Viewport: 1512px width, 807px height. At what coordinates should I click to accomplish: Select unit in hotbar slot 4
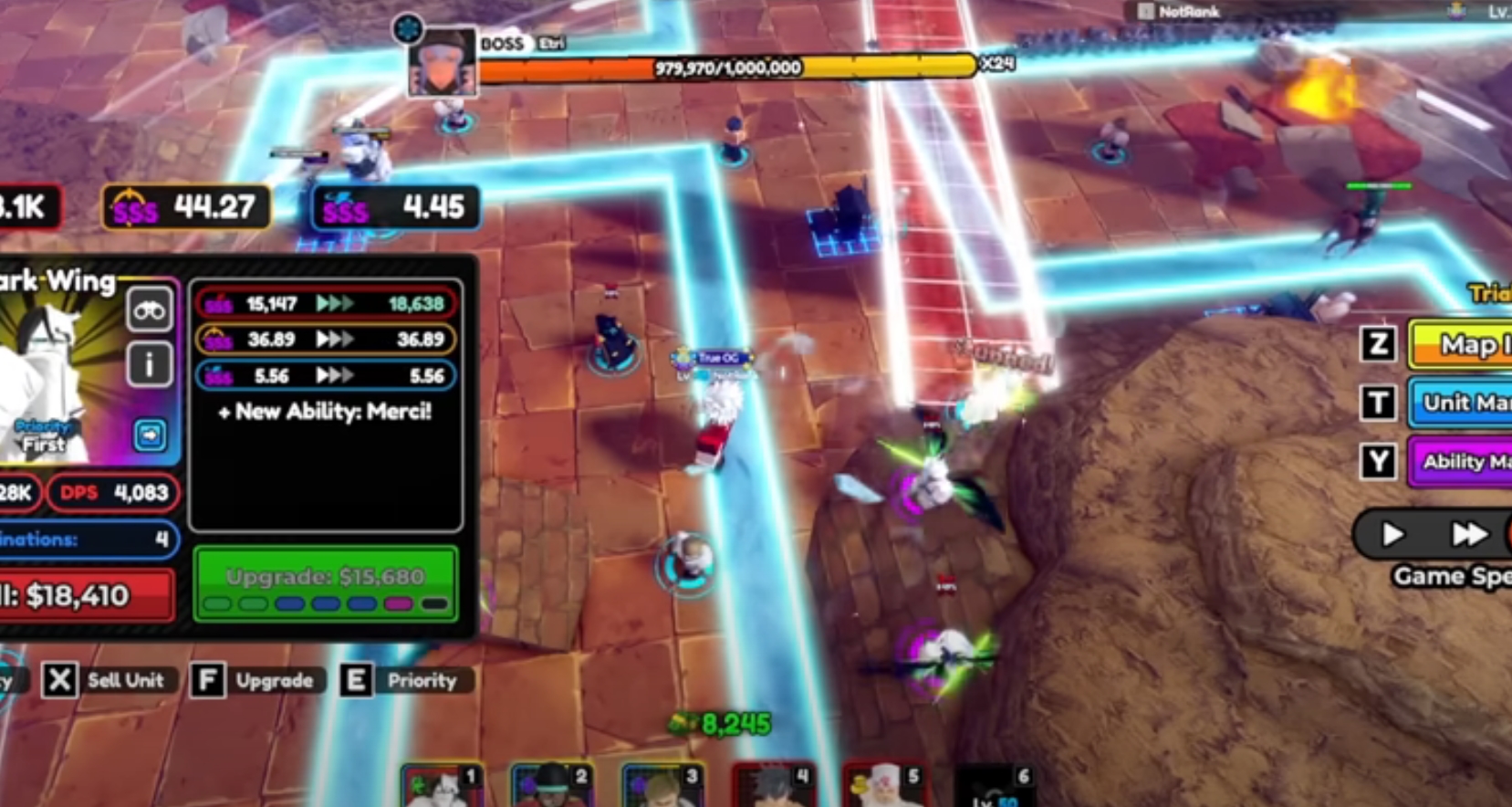pos(774,787)
